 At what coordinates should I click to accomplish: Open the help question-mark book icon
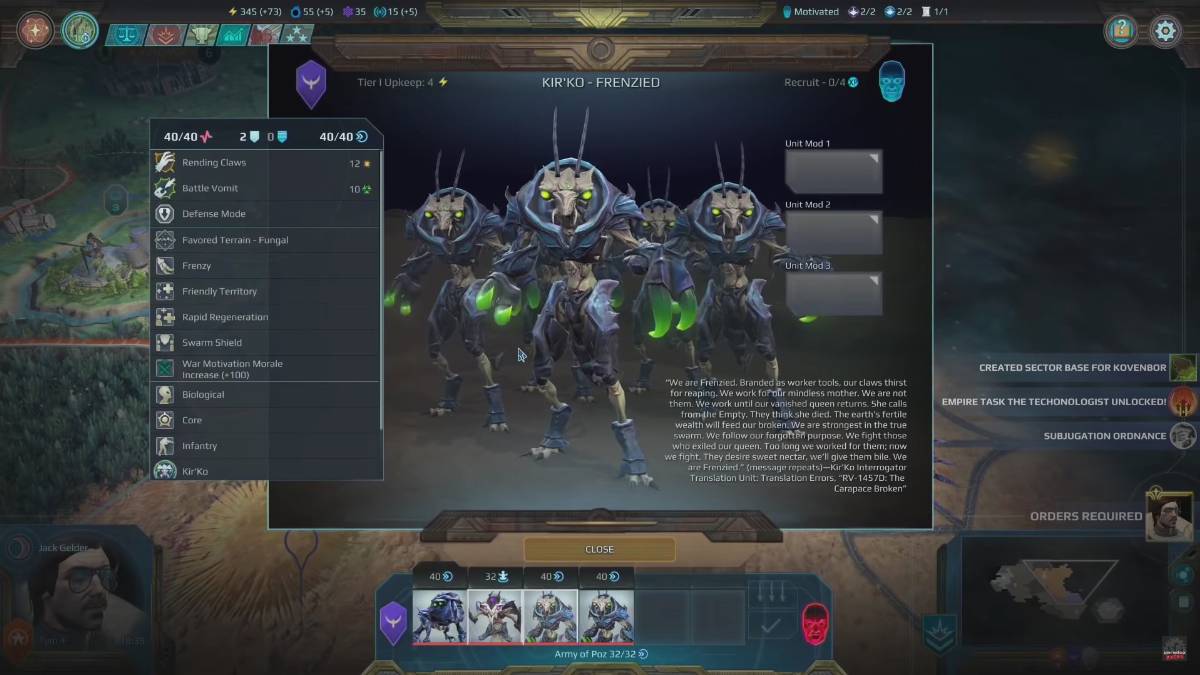tap(1122, 31)
